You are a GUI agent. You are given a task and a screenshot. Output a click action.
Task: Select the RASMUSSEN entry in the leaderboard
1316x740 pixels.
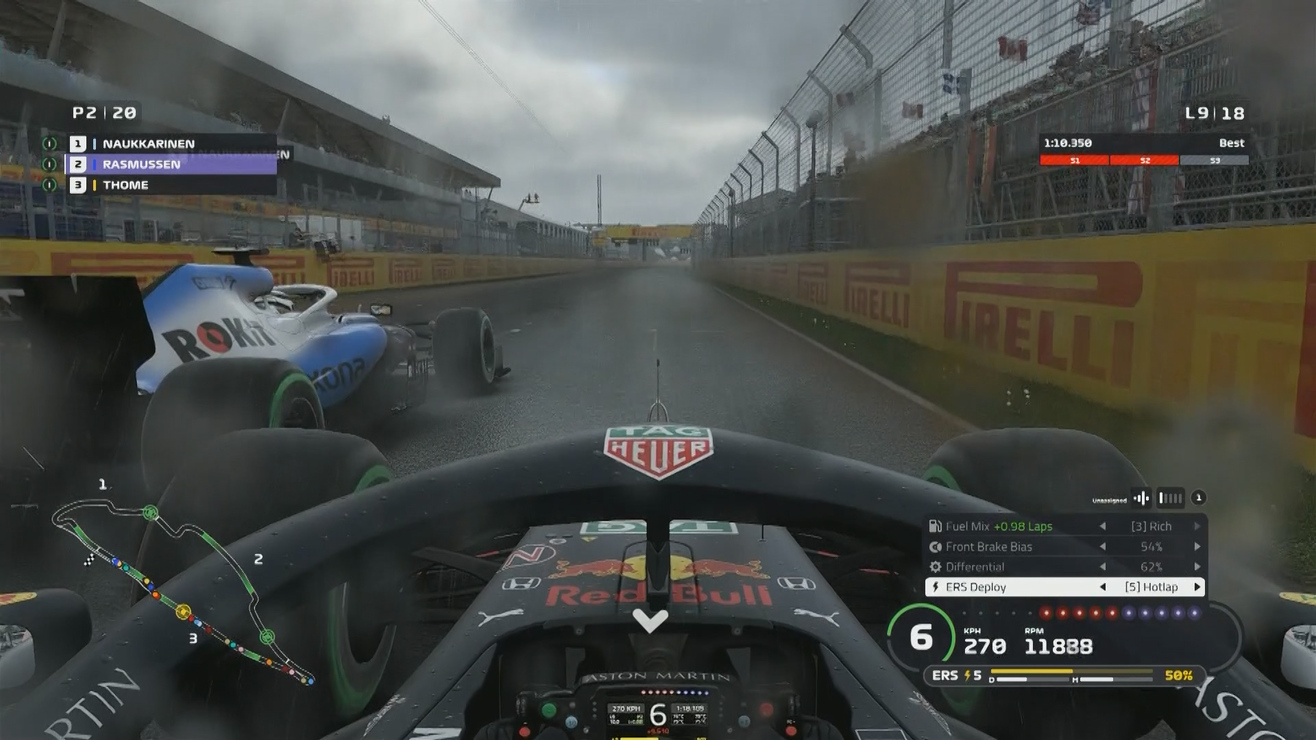click(140, 164)
